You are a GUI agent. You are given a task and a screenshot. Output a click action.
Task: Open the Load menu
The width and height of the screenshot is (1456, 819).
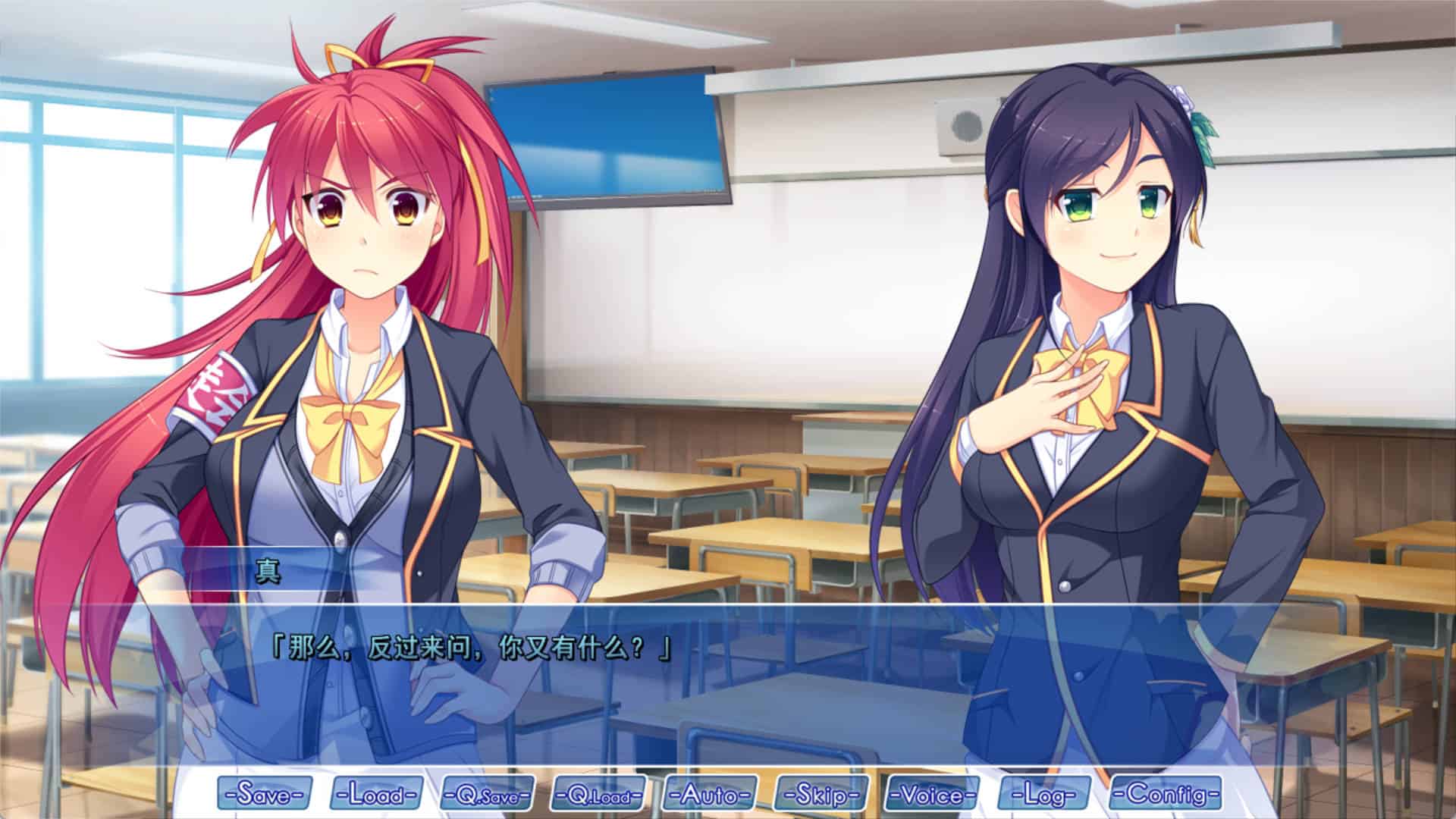376,793
